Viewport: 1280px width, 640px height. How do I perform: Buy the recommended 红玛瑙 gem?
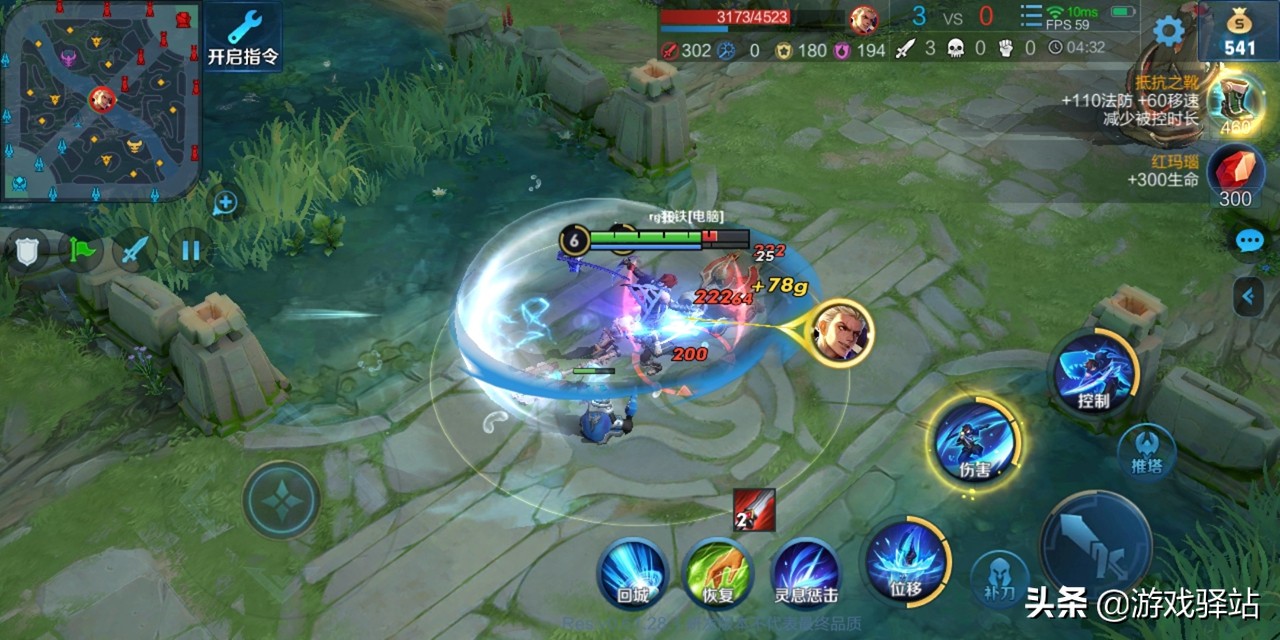pyautogui.click(x=1235, y=172)
